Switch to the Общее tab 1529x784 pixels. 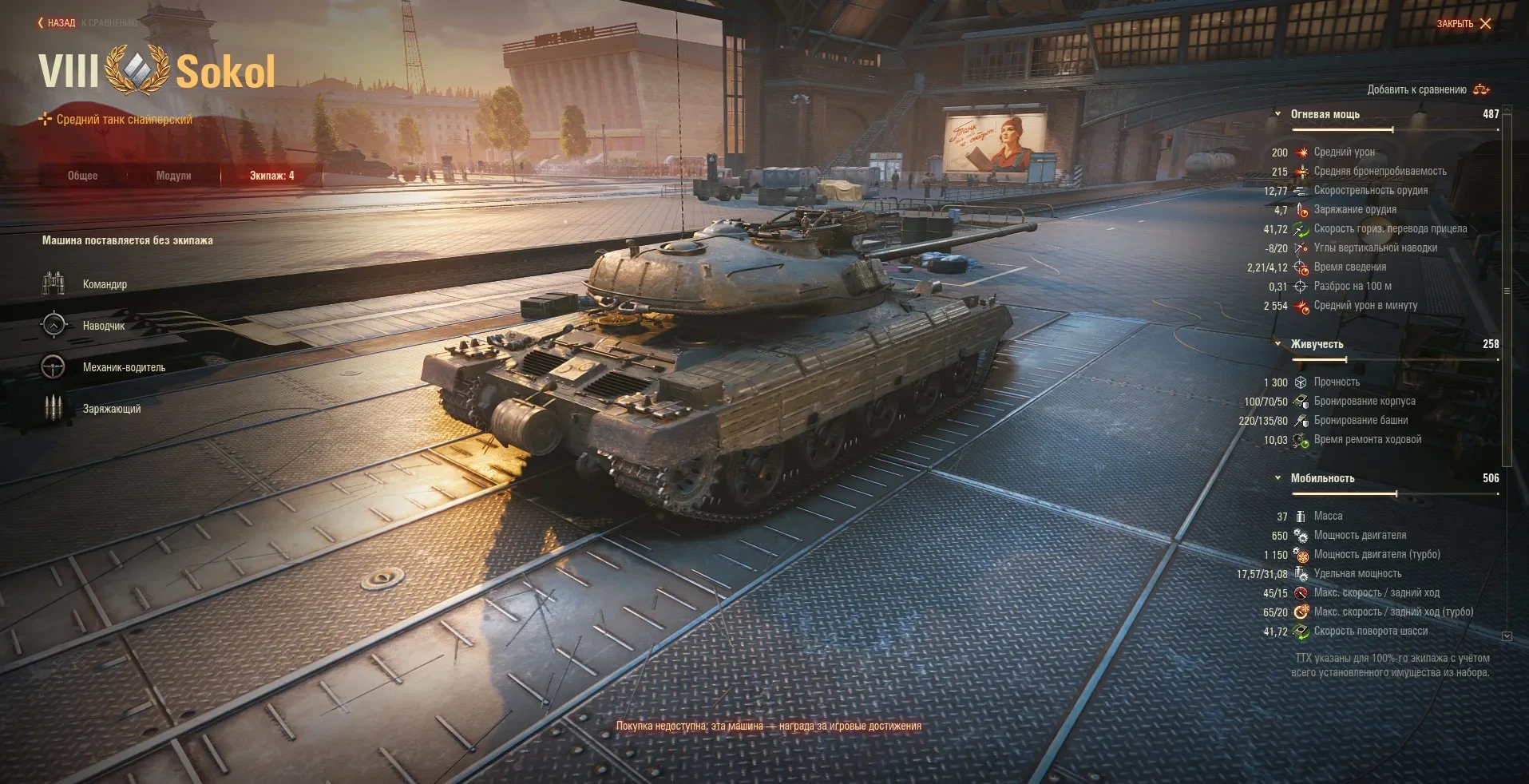[x=82, y=176]
